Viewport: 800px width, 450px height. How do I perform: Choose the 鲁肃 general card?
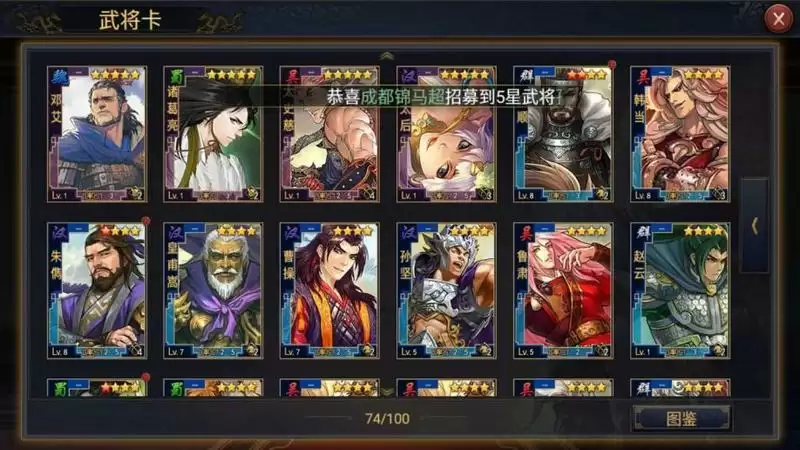563,290
